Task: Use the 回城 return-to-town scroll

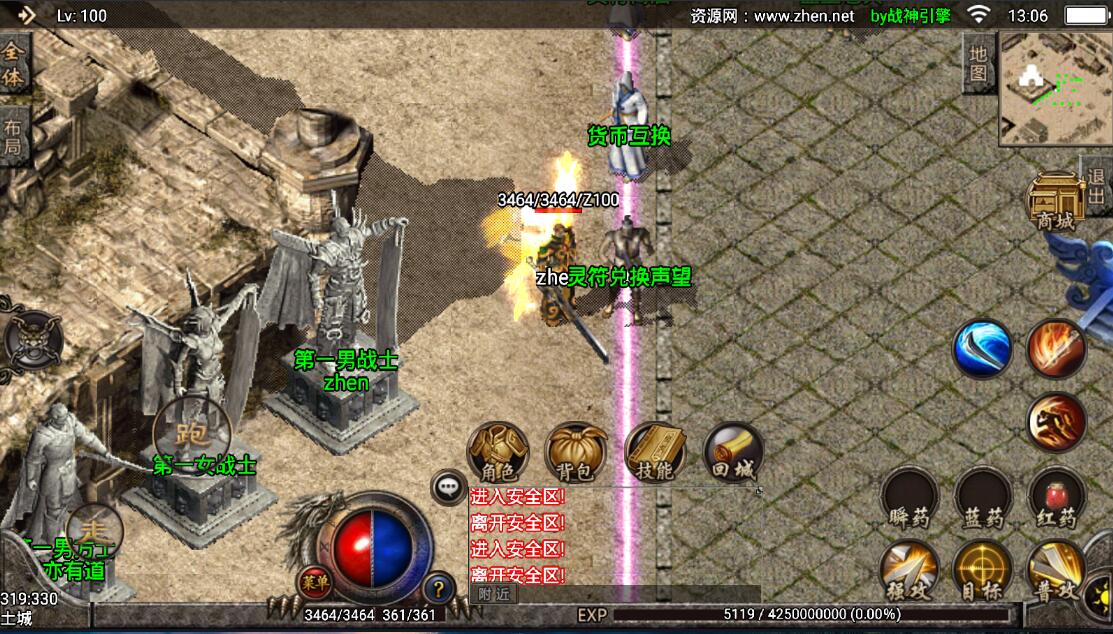Action: [x=733, y=453]
